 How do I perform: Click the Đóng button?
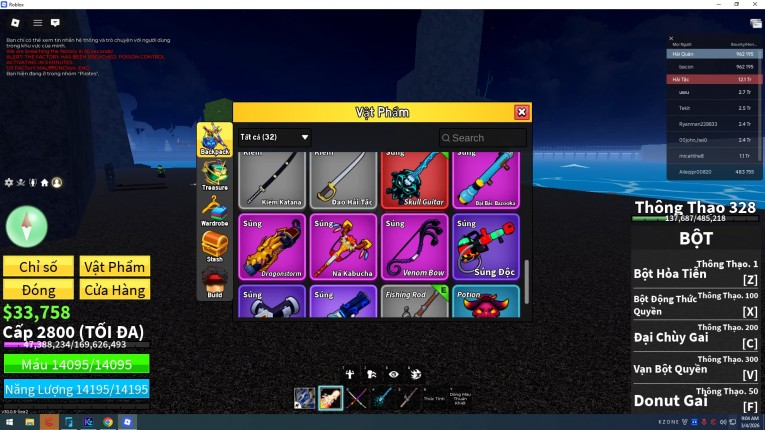[38, 290]
